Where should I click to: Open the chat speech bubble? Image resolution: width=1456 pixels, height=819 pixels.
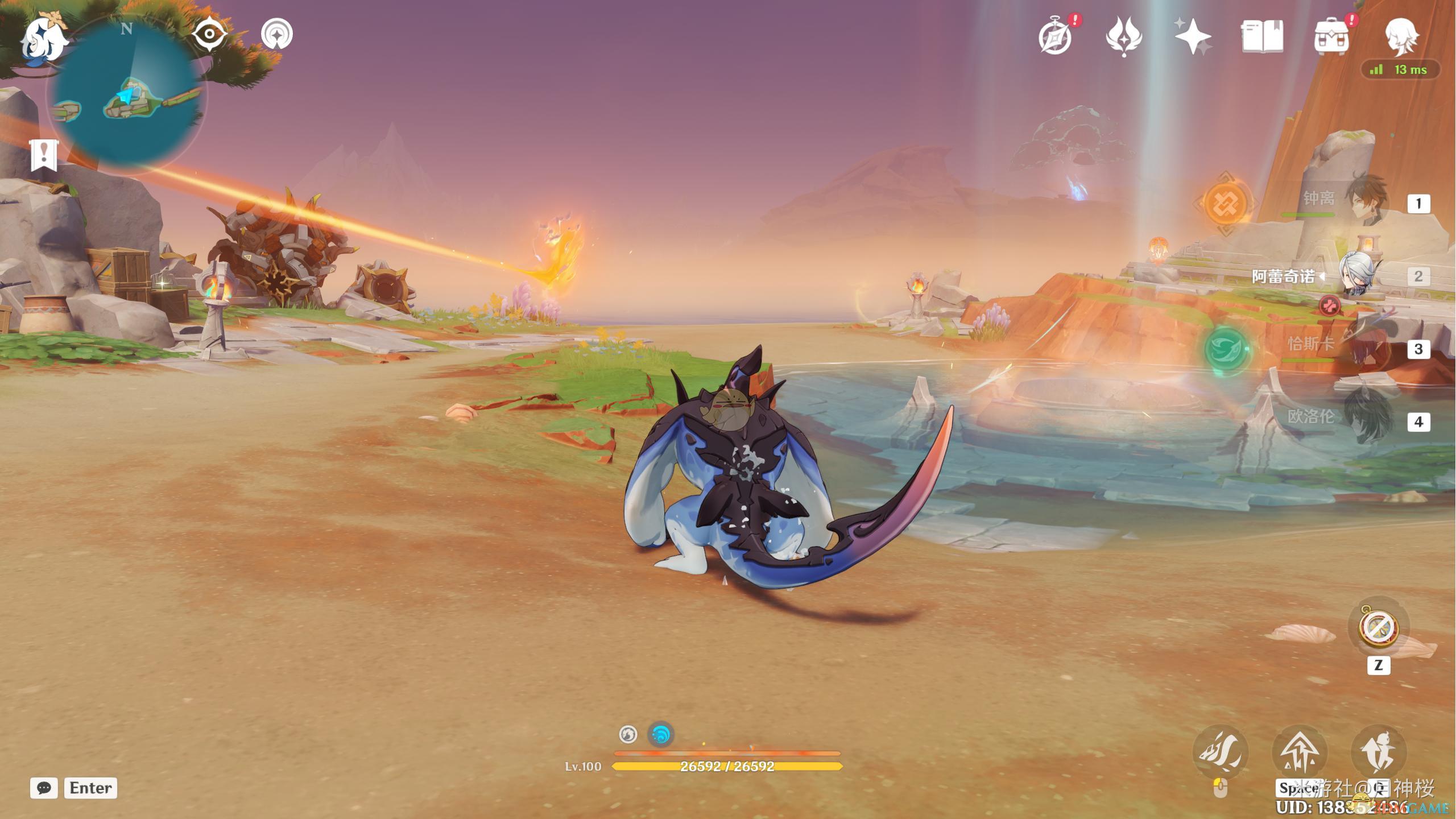tap(44, 788)
